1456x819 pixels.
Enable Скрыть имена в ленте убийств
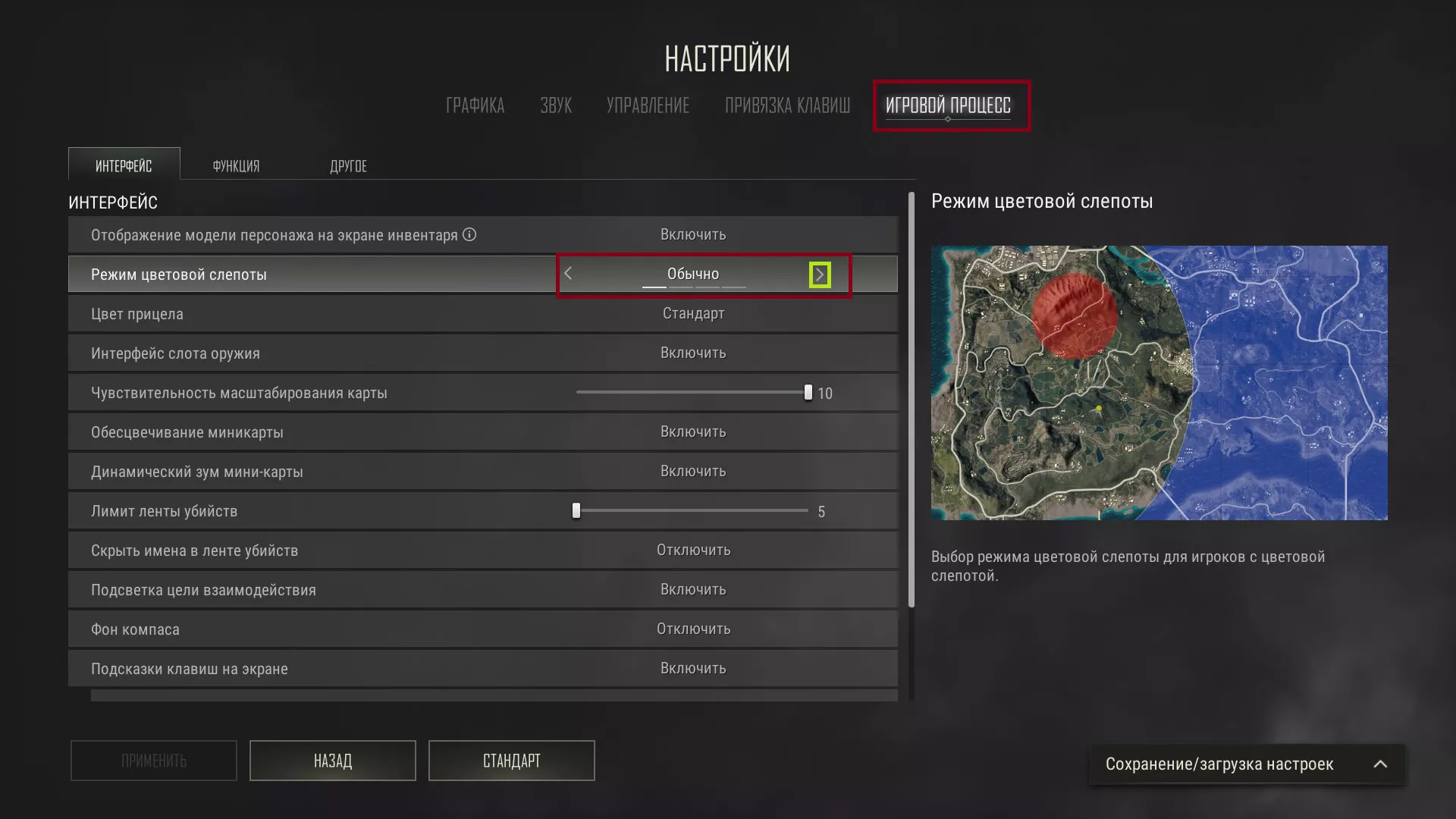693,550
